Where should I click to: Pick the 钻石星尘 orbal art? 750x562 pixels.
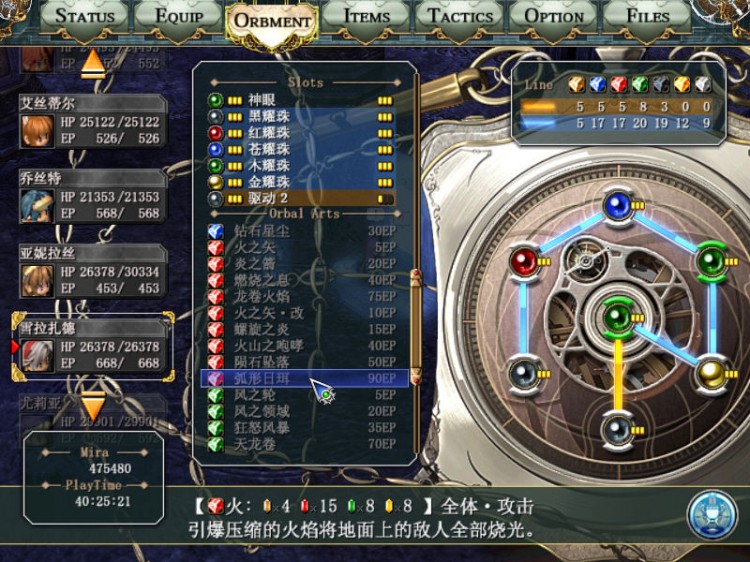[300, 231]
